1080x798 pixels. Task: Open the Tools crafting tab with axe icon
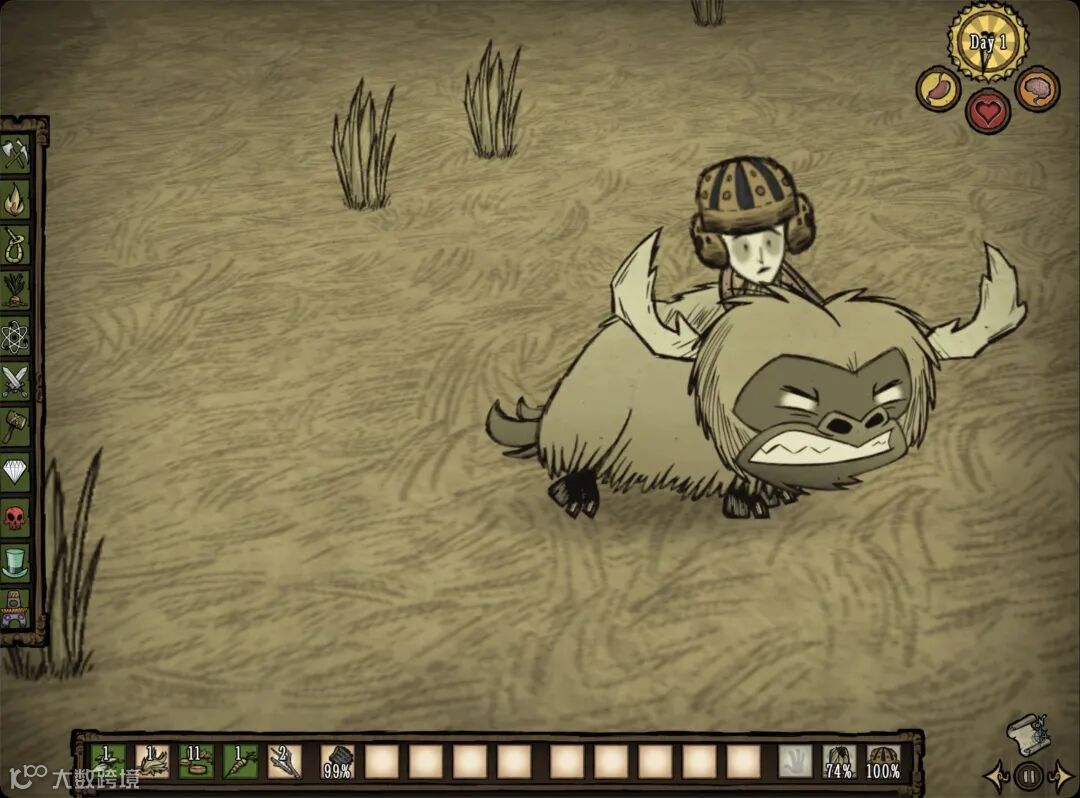[16, 154]
